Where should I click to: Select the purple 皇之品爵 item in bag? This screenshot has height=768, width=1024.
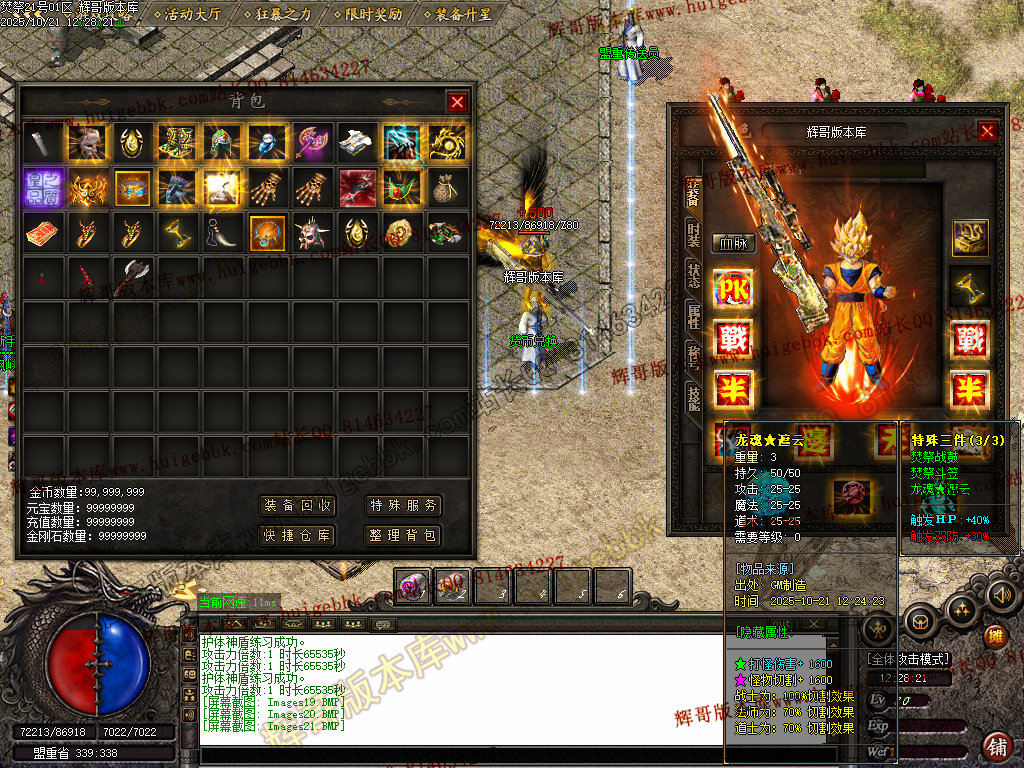pos(44,187)
